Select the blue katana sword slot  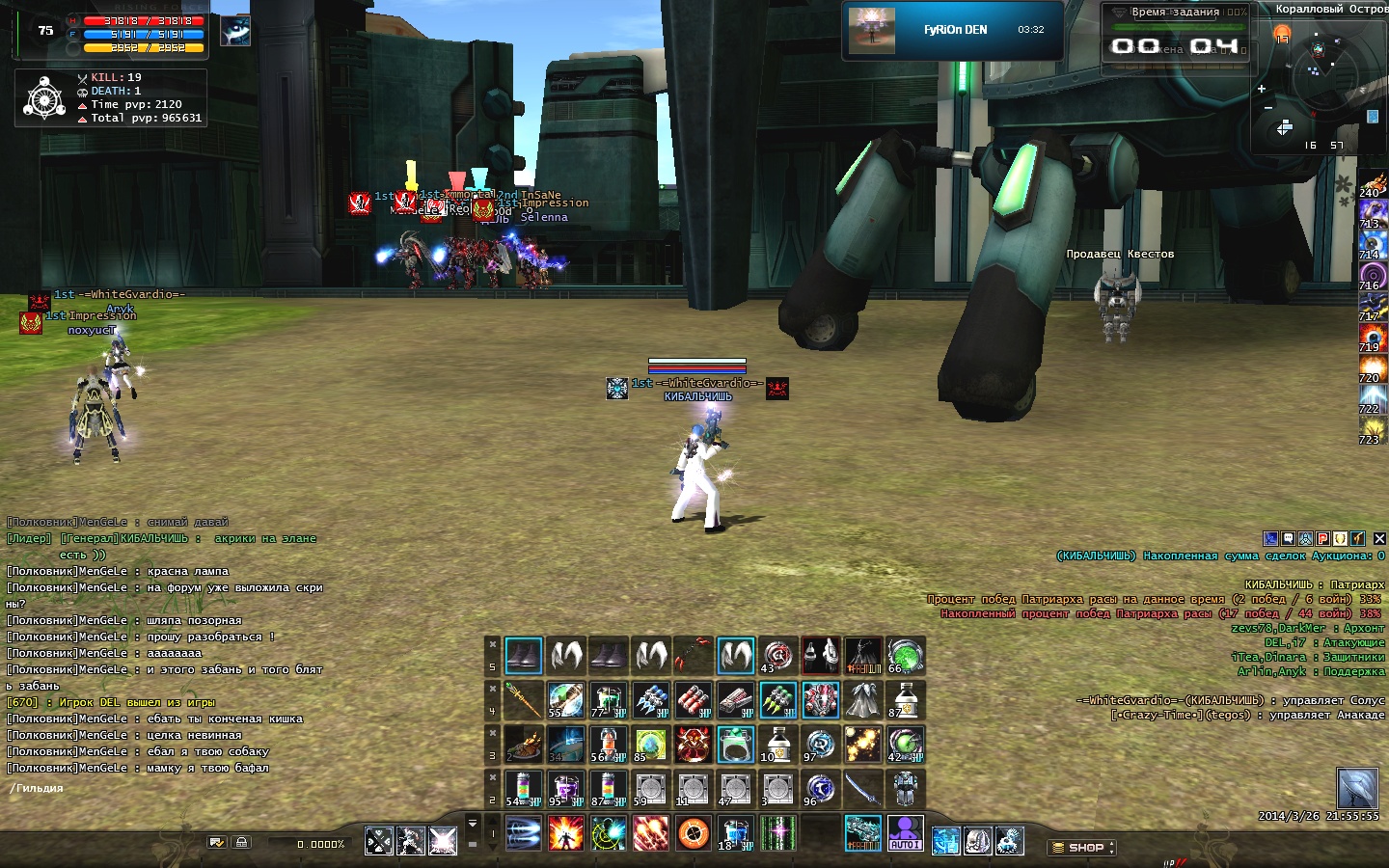pos(862,789)
